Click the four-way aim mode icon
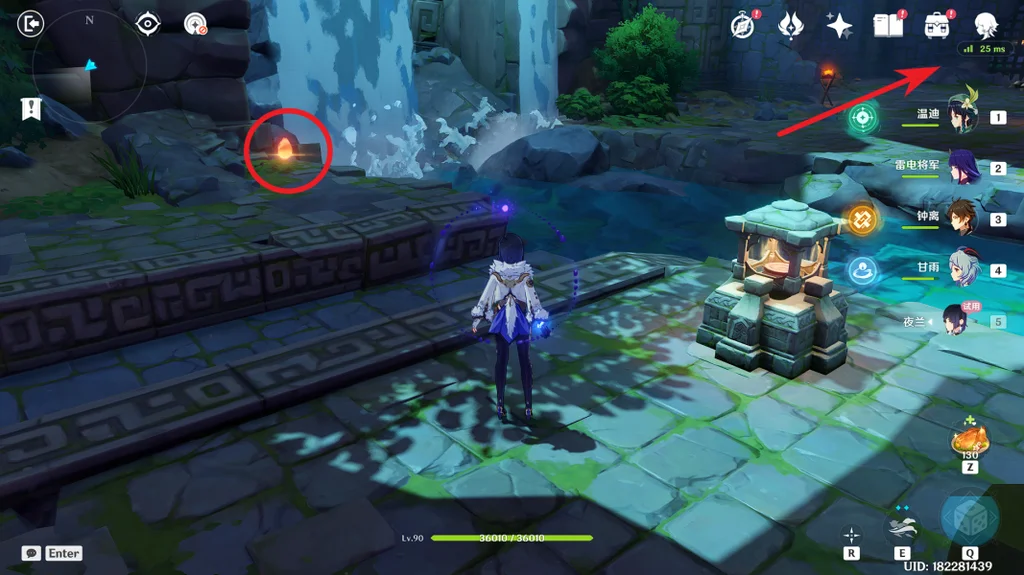The height and width of the screenshot is (575, 1024). 851,534
